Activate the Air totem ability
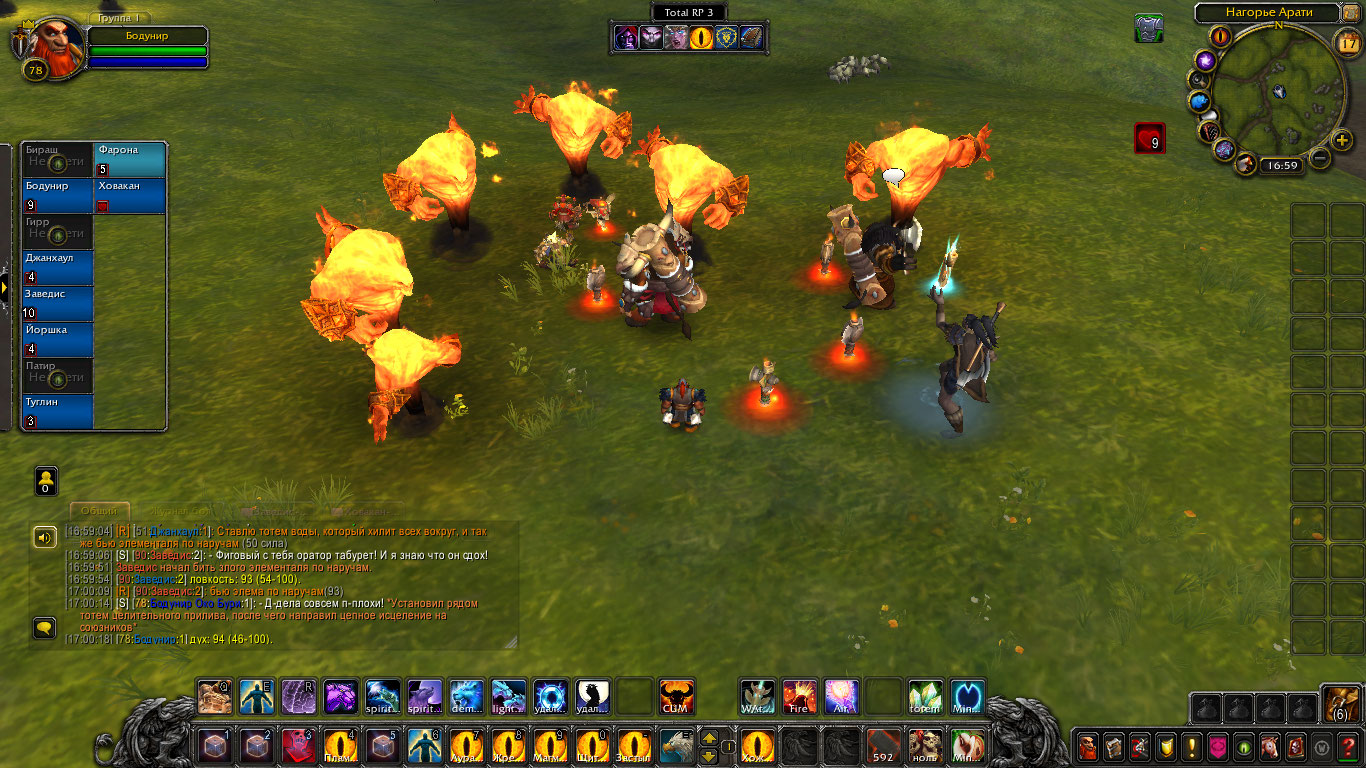Screen dimensions: 1366x768 [841, 697]
